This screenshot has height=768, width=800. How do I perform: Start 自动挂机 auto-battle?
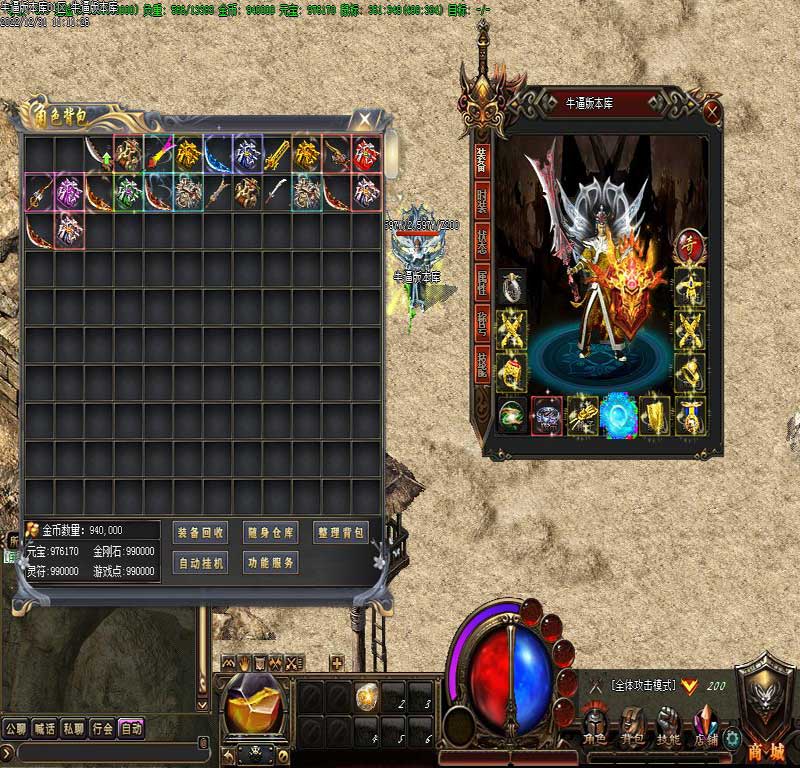pyautogui.click(x=200, y=563)
